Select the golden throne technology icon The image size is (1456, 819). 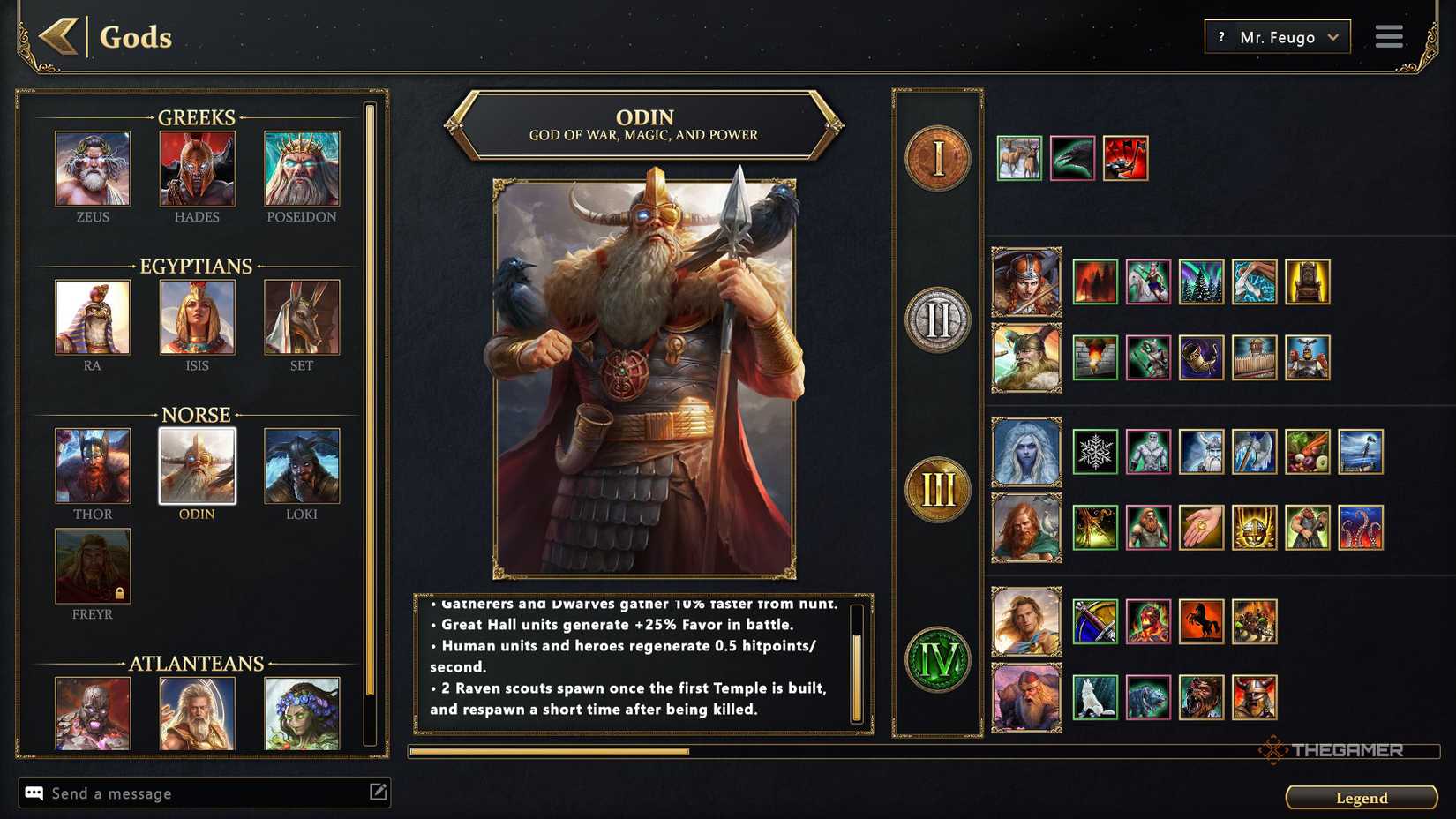[1308, 281]
